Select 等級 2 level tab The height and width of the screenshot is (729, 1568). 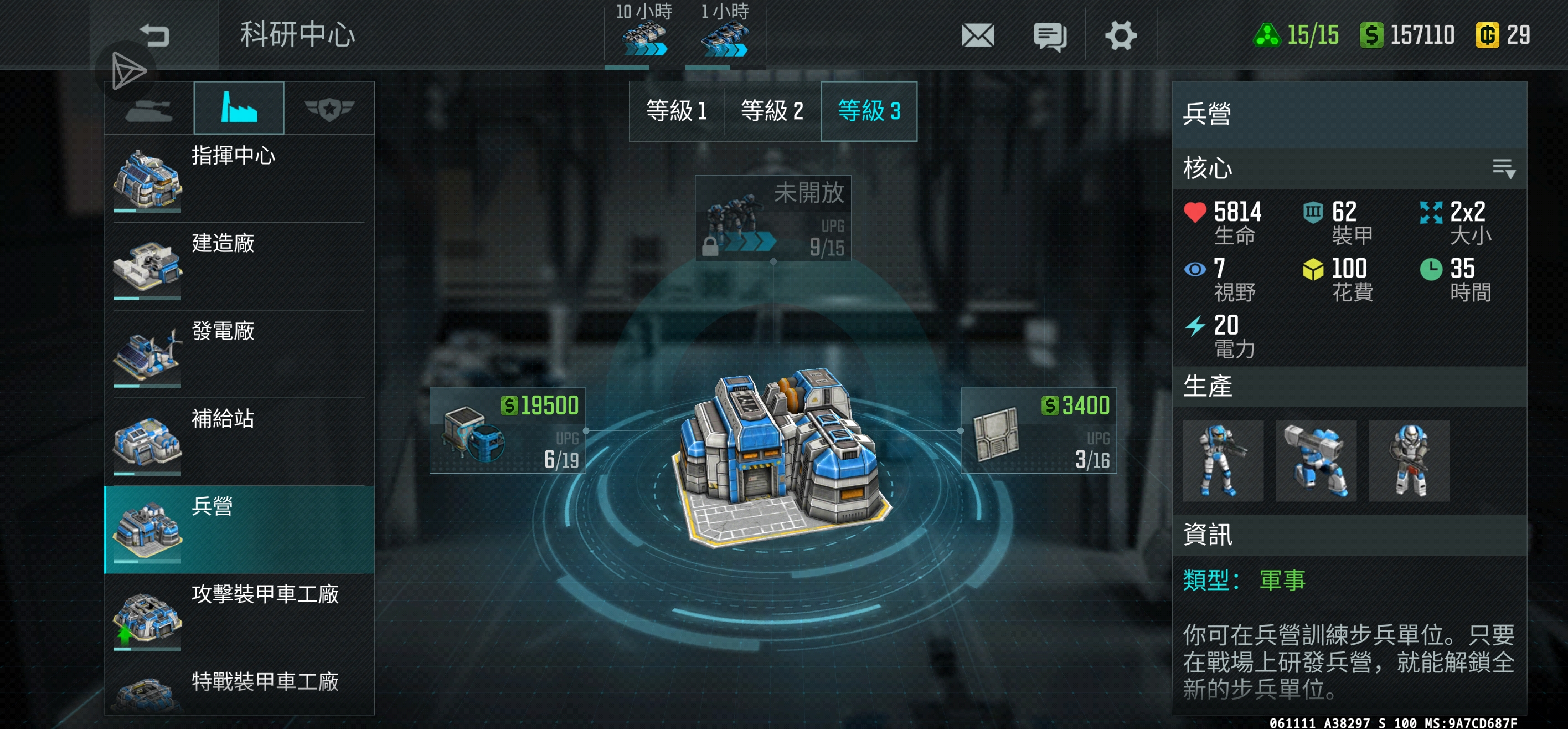click(772, 111)
